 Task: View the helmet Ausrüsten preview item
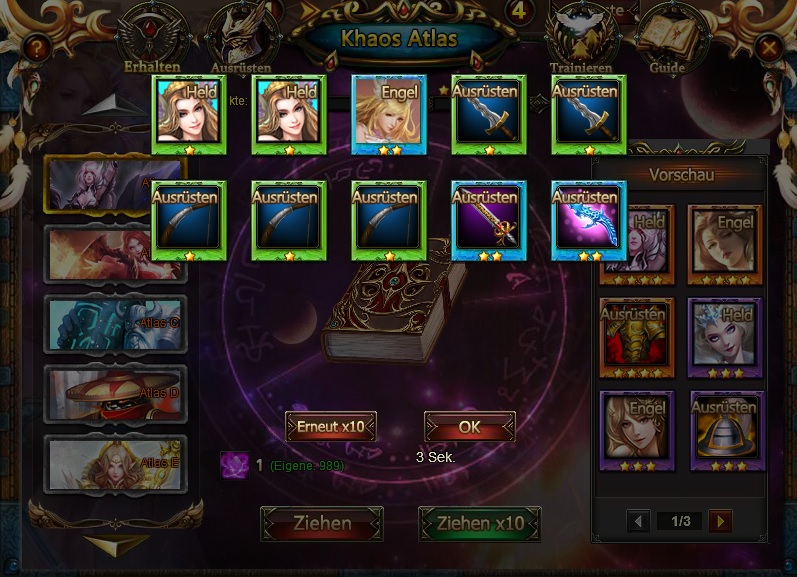(x=727, y=430)
